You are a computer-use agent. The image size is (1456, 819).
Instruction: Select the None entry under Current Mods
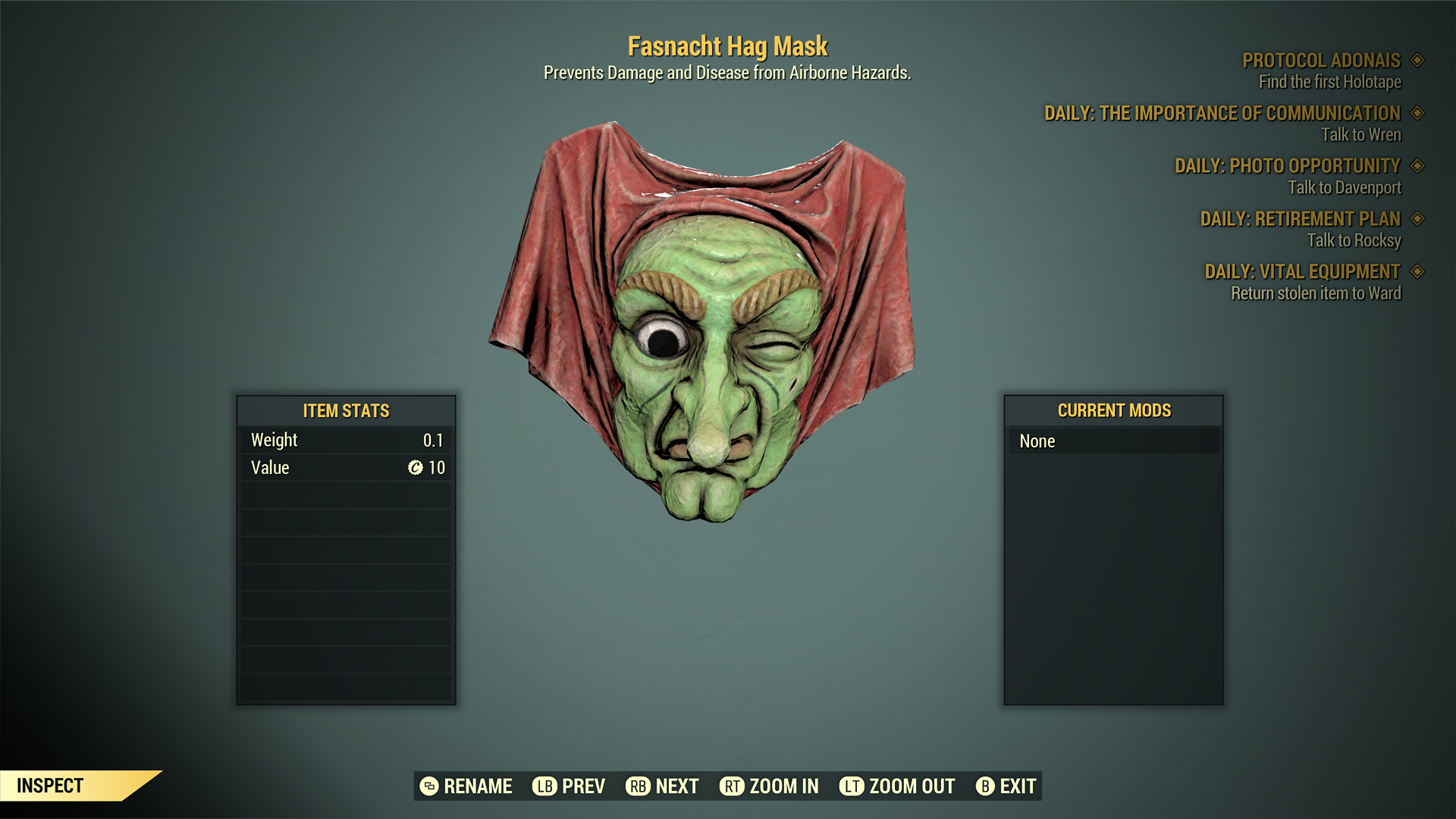tap(1112, 441)
